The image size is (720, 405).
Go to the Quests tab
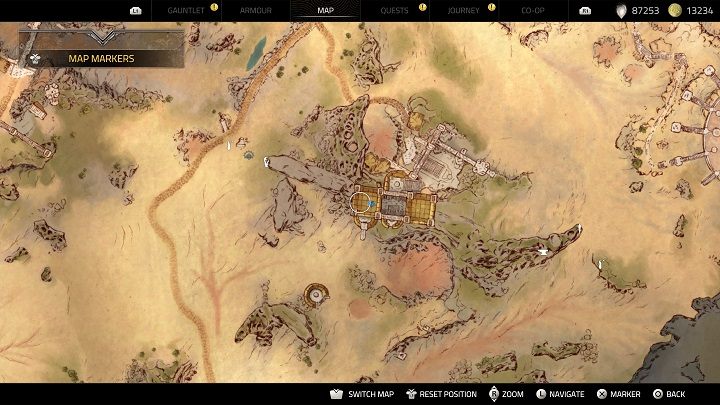click(394, 9)
